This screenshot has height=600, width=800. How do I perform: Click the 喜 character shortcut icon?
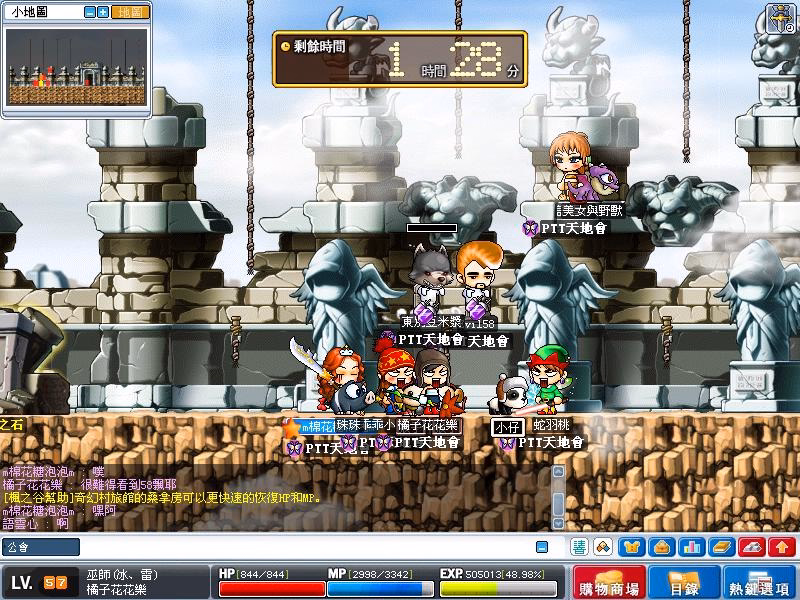[579, 547]
